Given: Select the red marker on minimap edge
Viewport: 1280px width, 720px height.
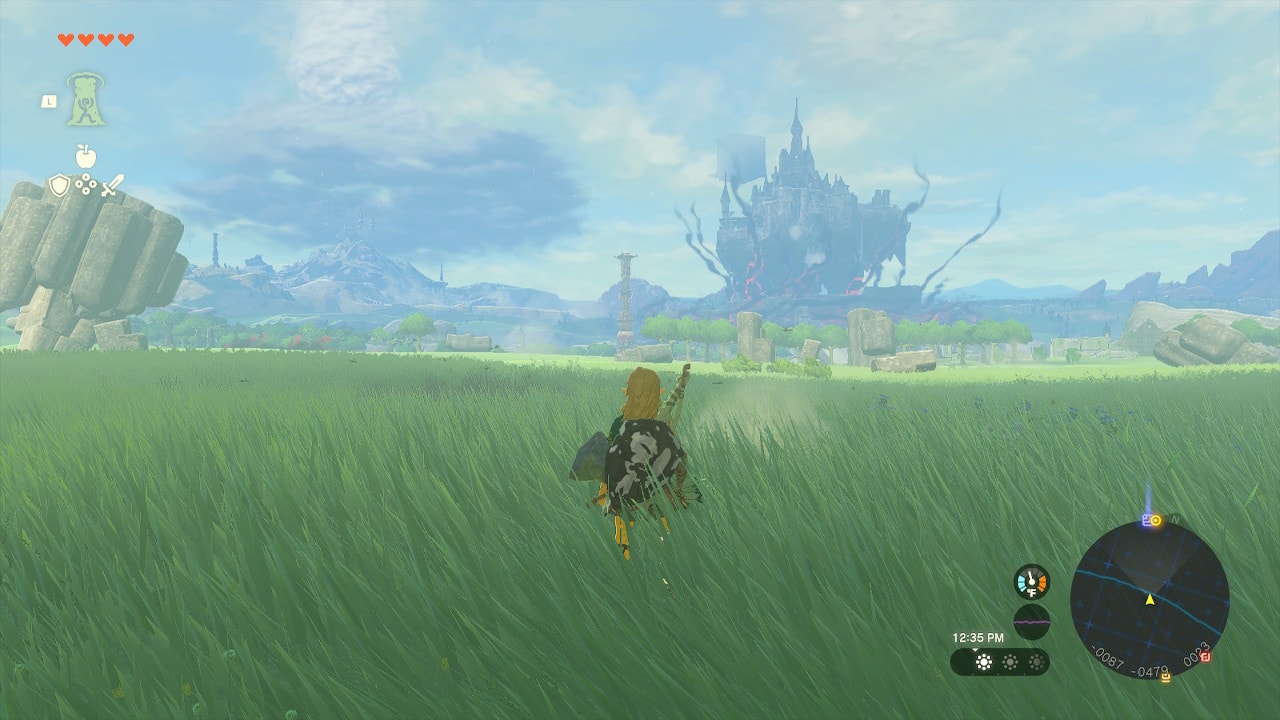Looking at the screenshot, I should tap(1206, 657).
